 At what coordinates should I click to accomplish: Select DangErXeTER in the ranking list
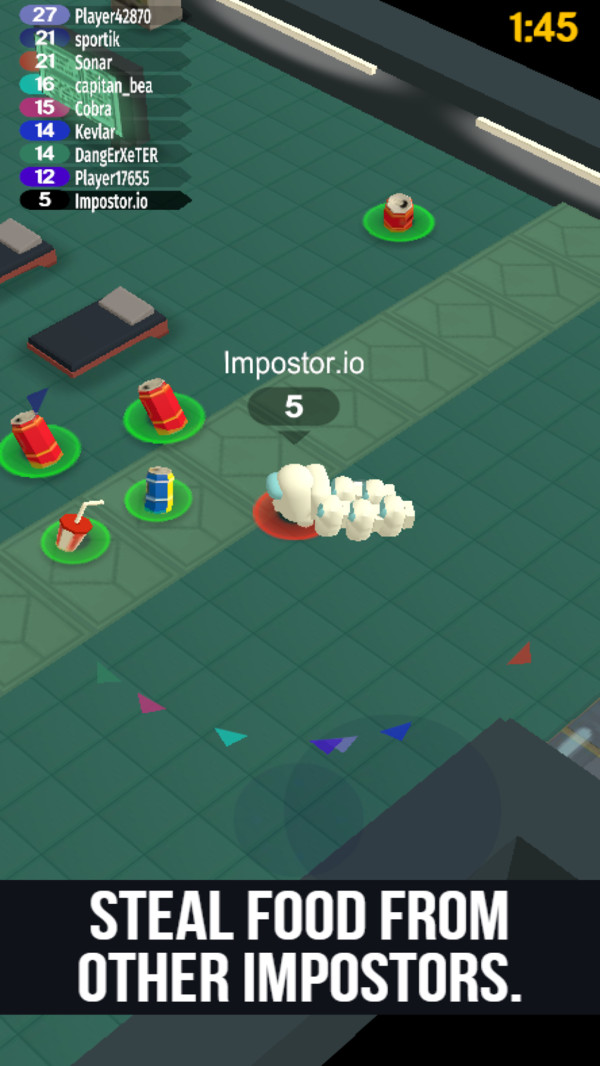tap(104, 154)
